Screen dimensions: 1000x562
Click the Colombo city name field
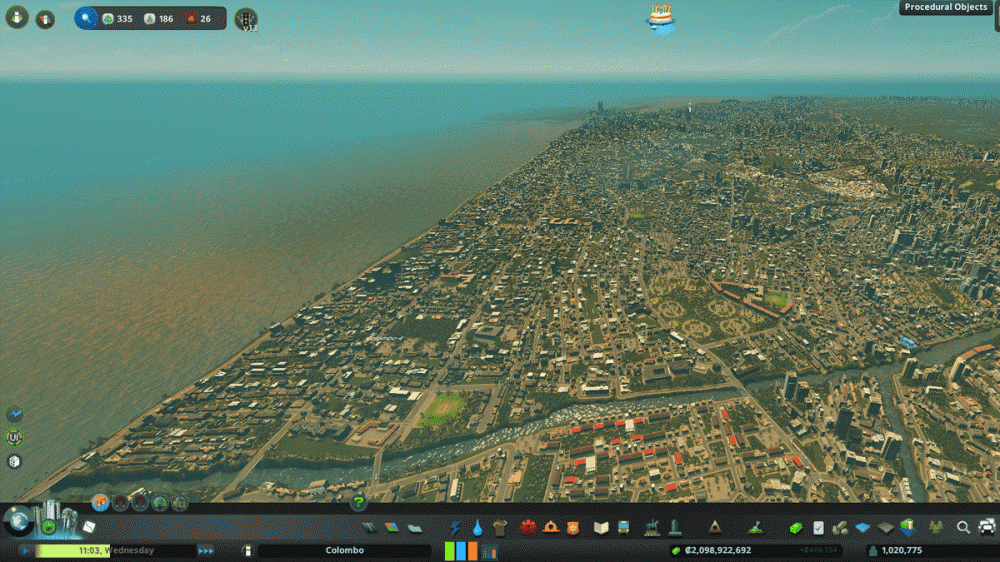[344, 550]
